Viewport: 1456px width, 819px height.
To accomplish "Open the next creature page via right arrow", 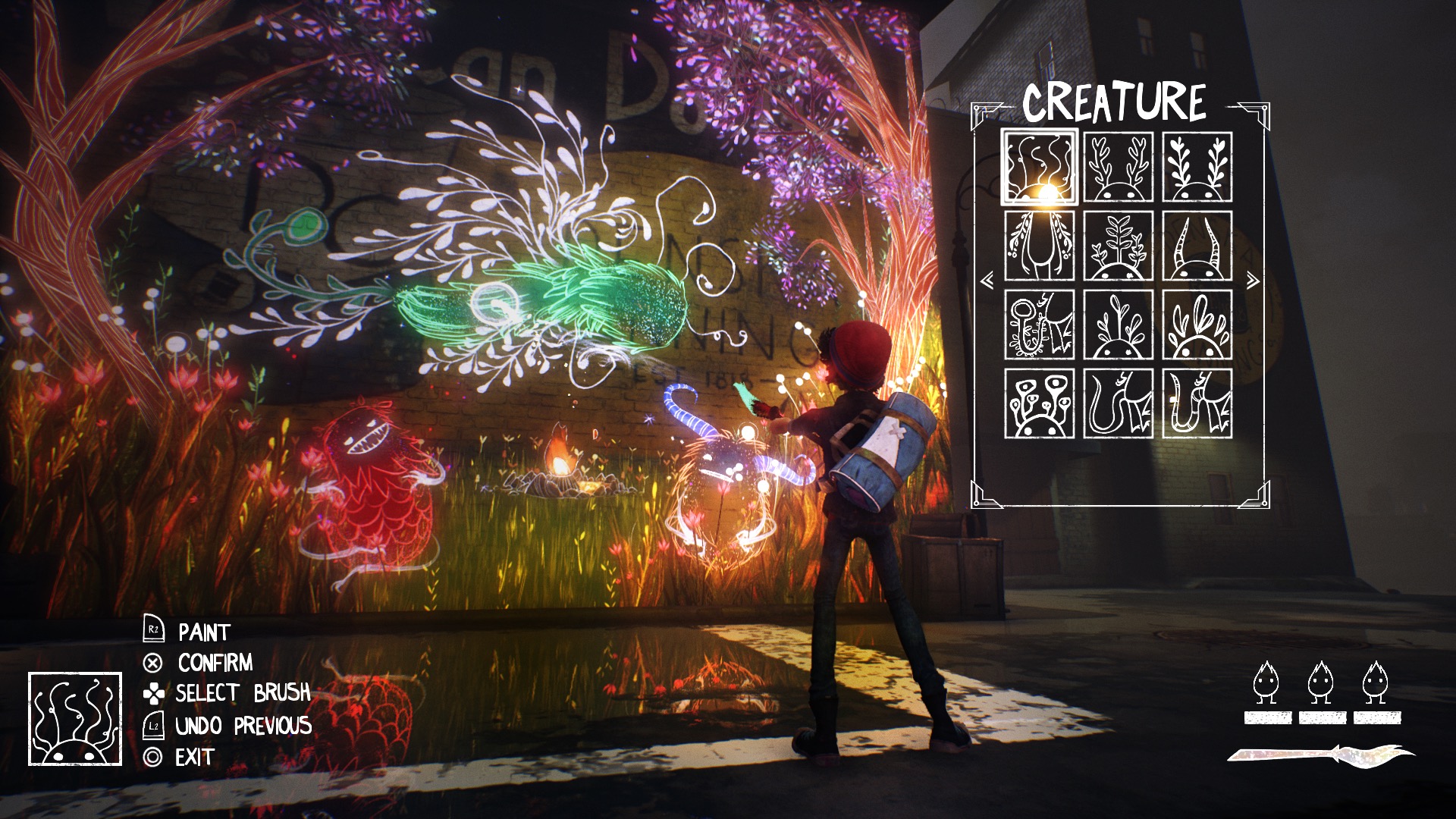I will click(x=1254, y=279).
